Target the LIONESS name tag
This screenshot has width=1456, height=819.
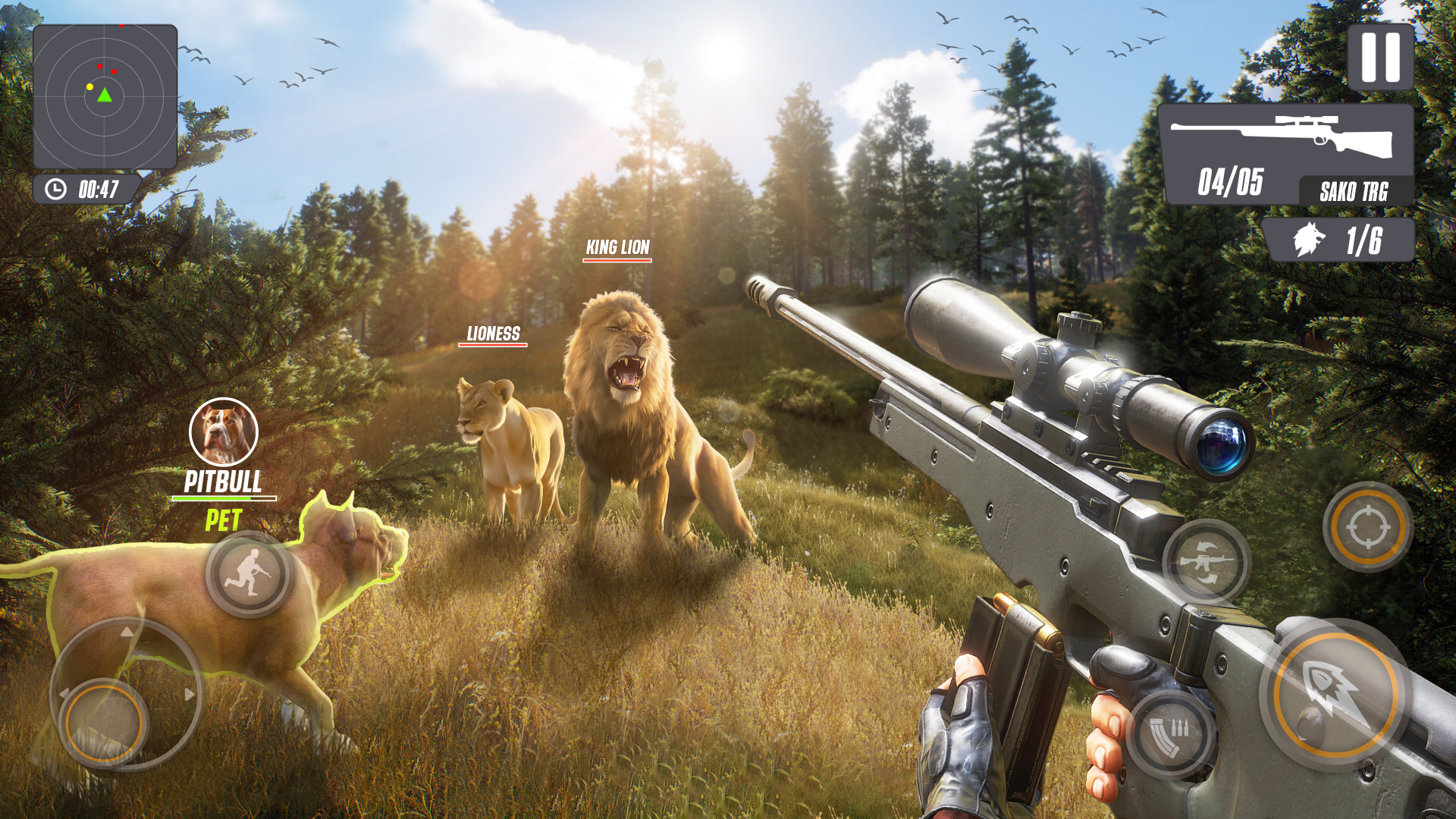pos(493,331)
